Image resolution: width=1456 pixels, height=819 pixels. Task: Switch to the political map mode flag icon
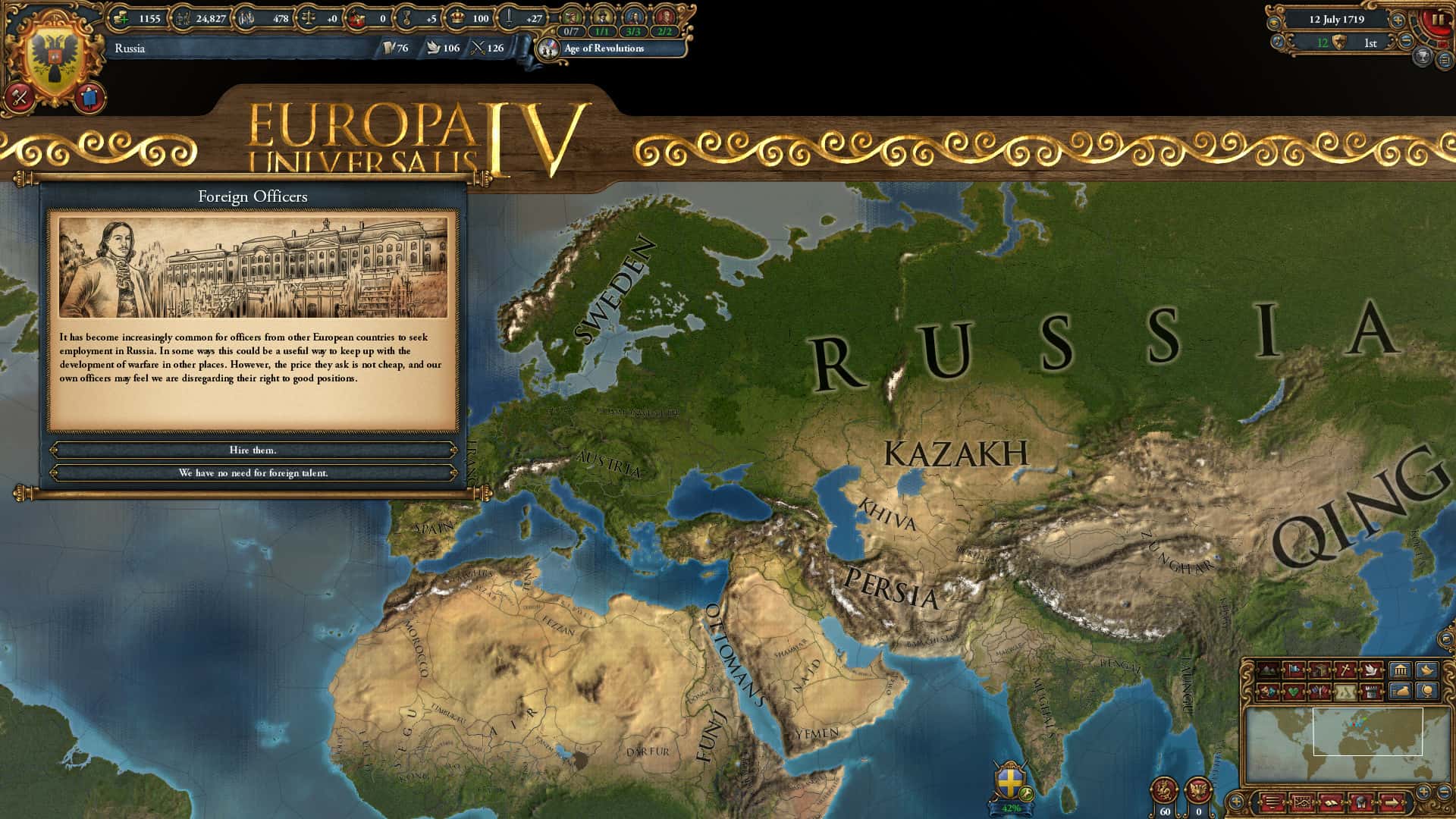click(x=1294, y=670)
